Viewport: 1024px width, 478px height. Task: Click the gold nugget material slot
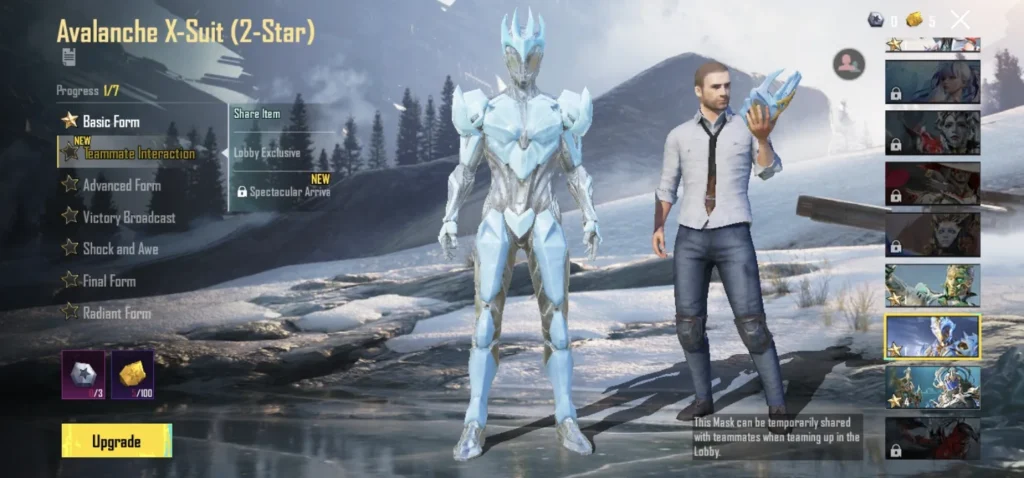pyautogui.click(x=132, y=374)
